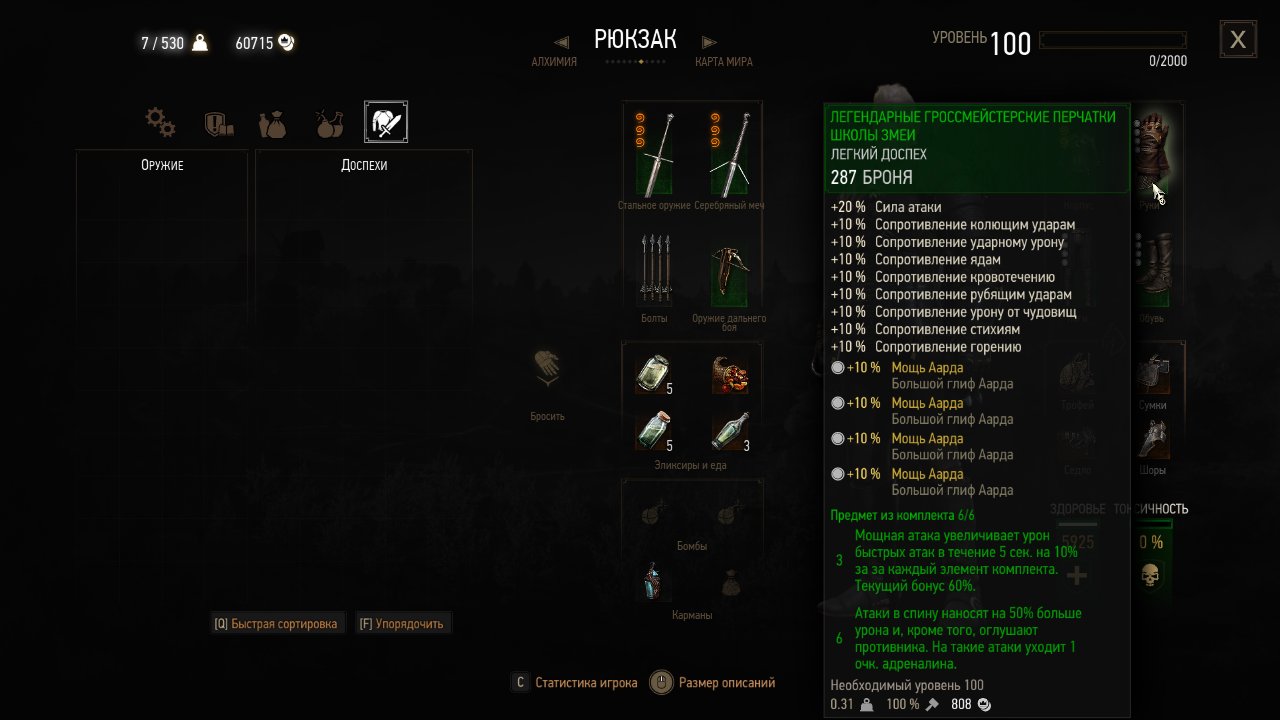The image size is (1280, 720).
Task: Switch to the quest items shield tab
Action: [x=218, y=123]
